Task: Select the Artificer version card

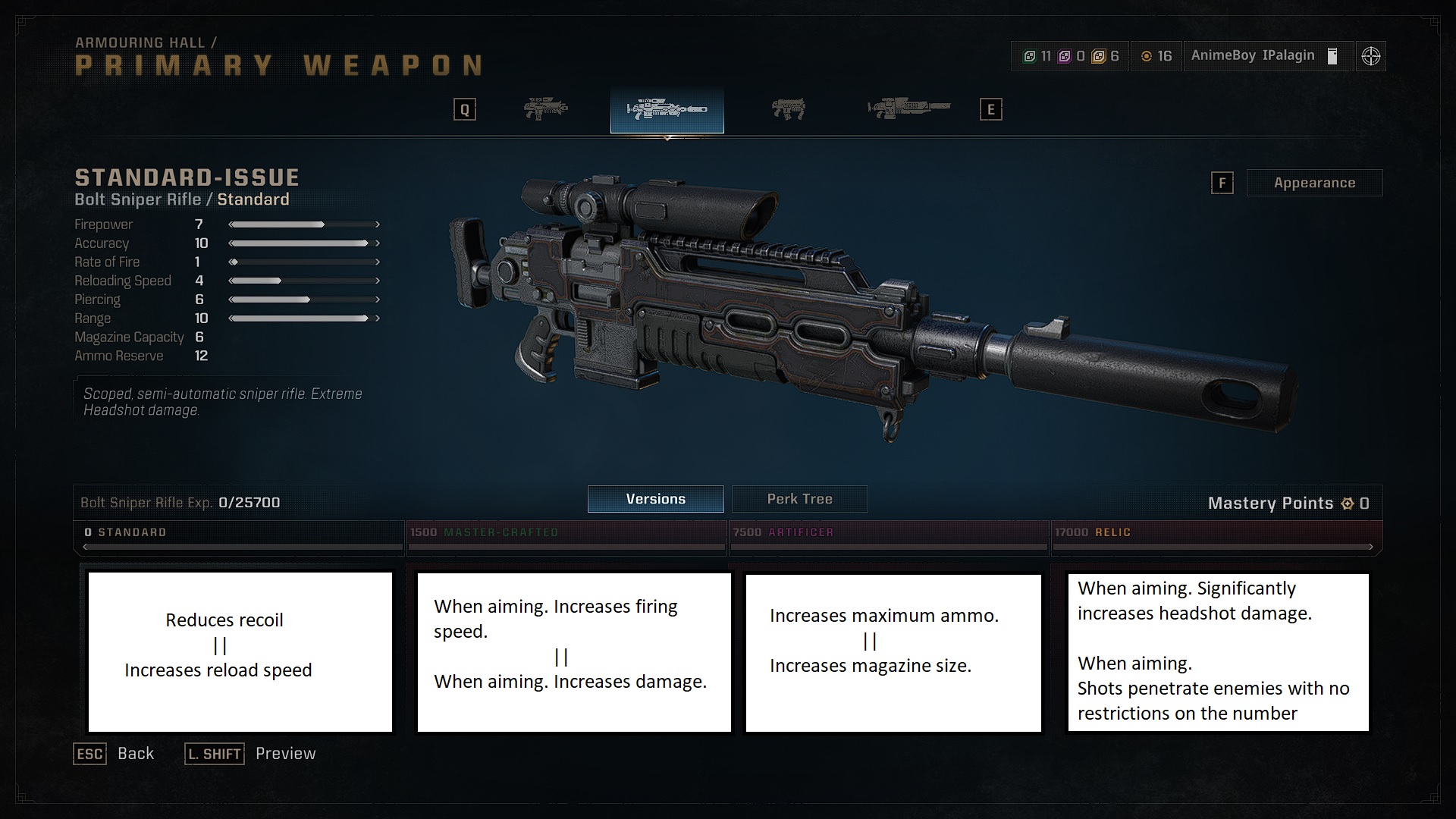Action: point(893,652)
